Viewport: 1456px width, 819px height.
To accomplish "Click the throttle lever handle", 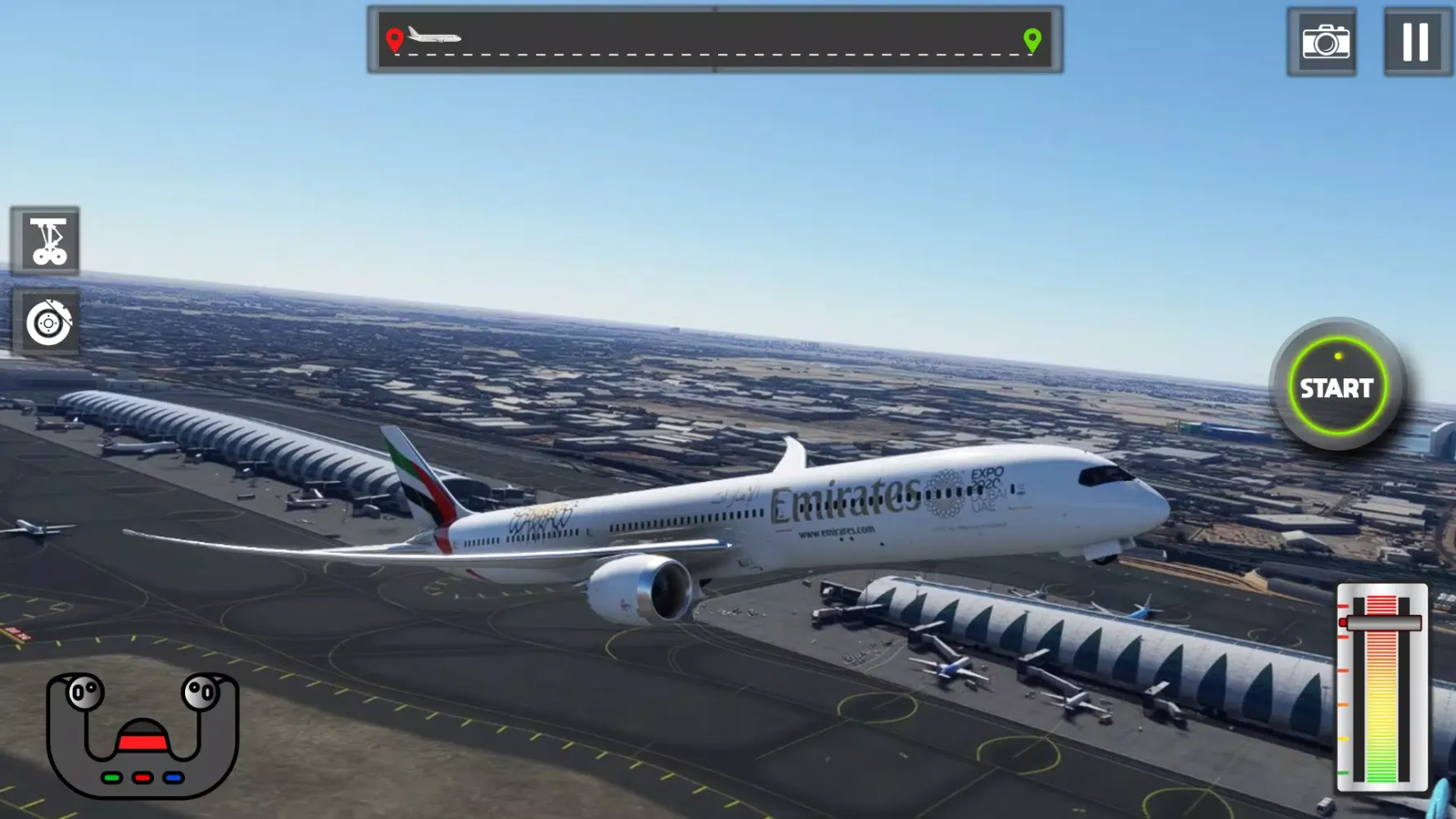I will (1382, 623).
